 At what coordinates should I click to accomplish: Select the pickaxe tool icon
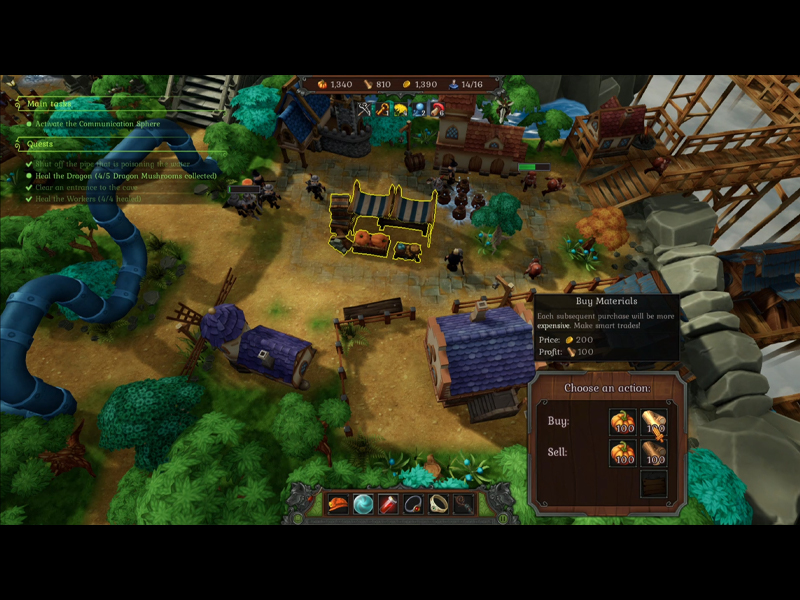365,108
